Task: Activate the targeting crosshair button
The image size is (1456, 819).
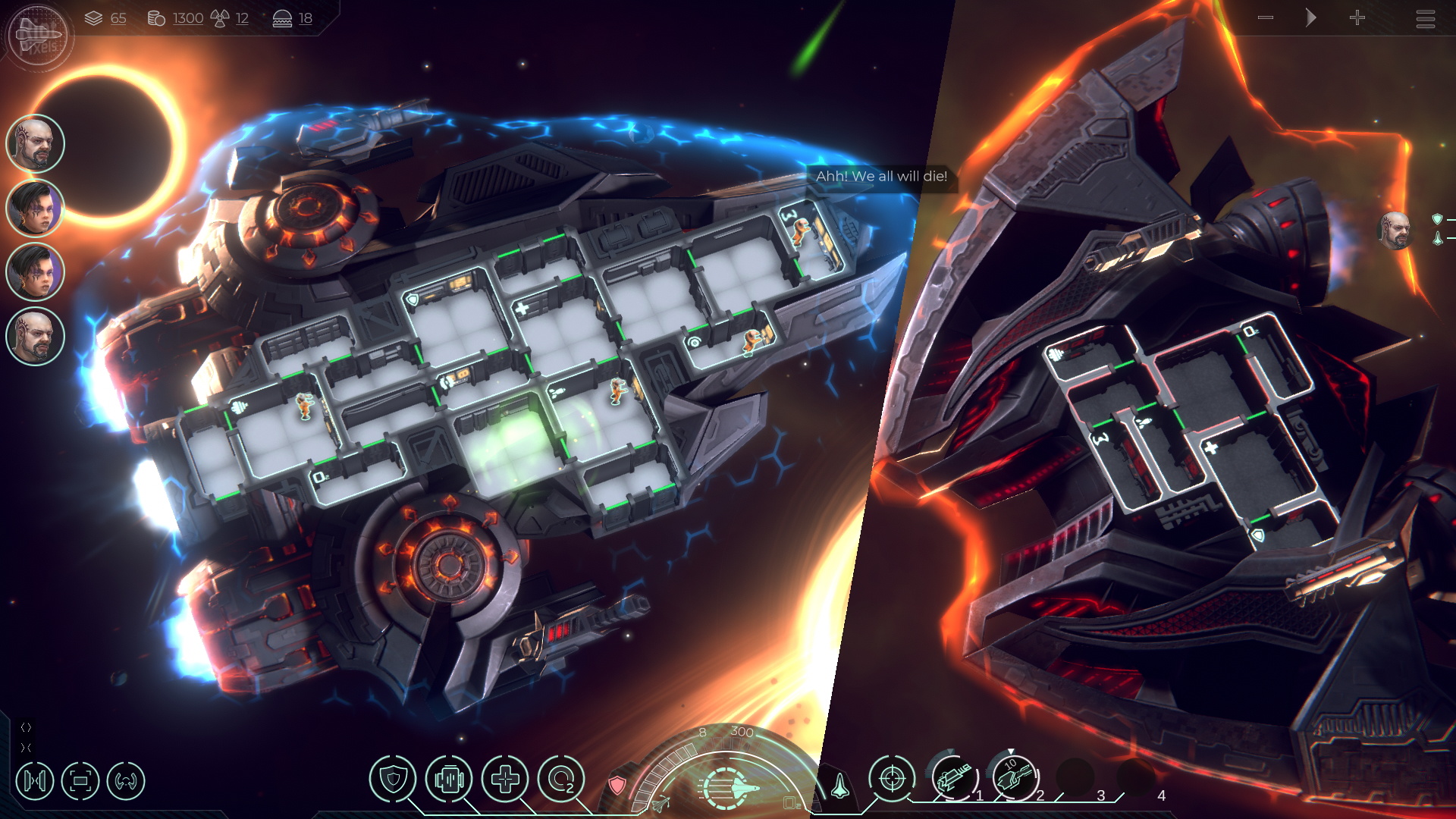Action: click(x=892, y=778)
